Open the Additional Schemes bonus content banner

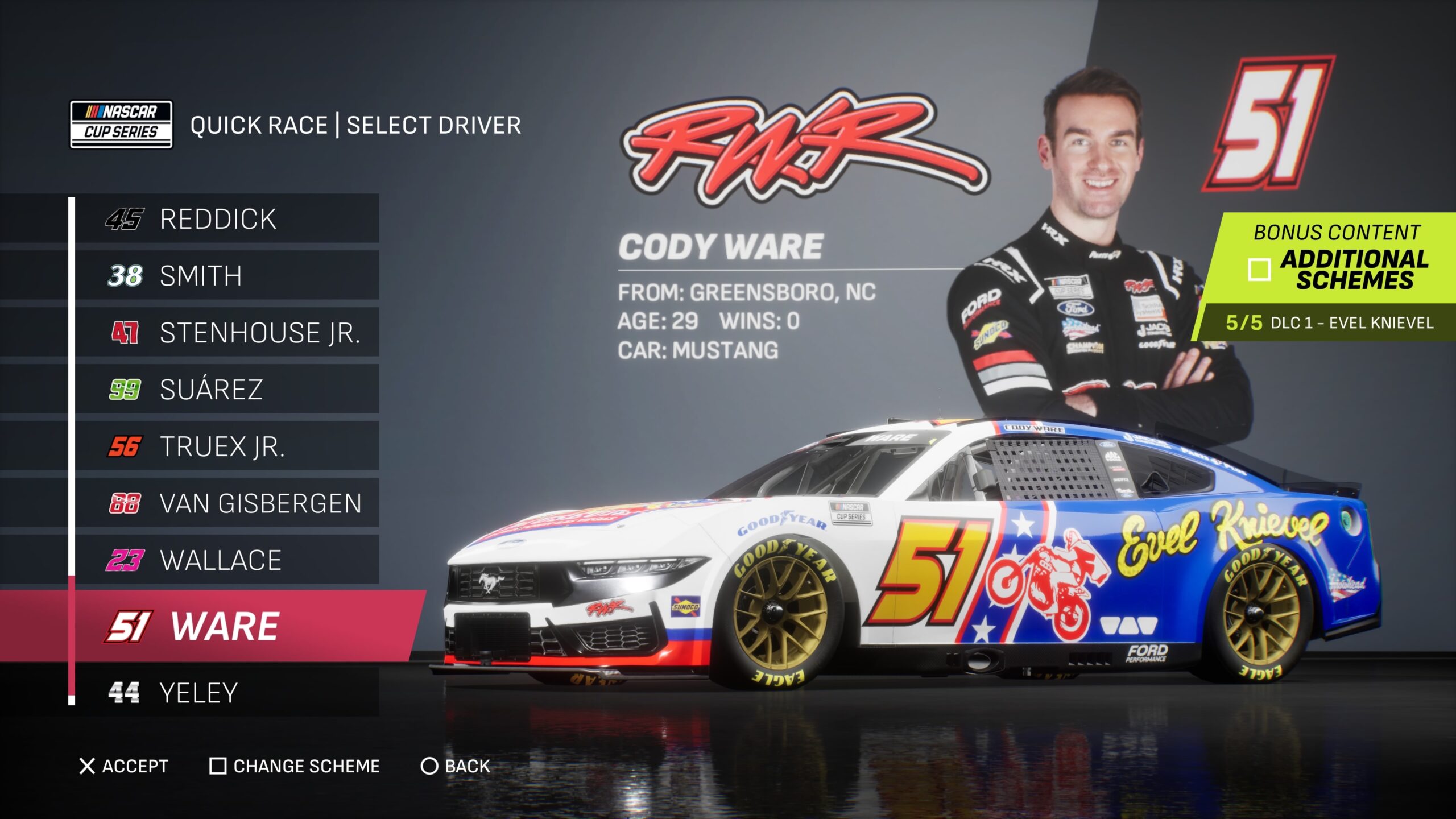(1337, 262)
